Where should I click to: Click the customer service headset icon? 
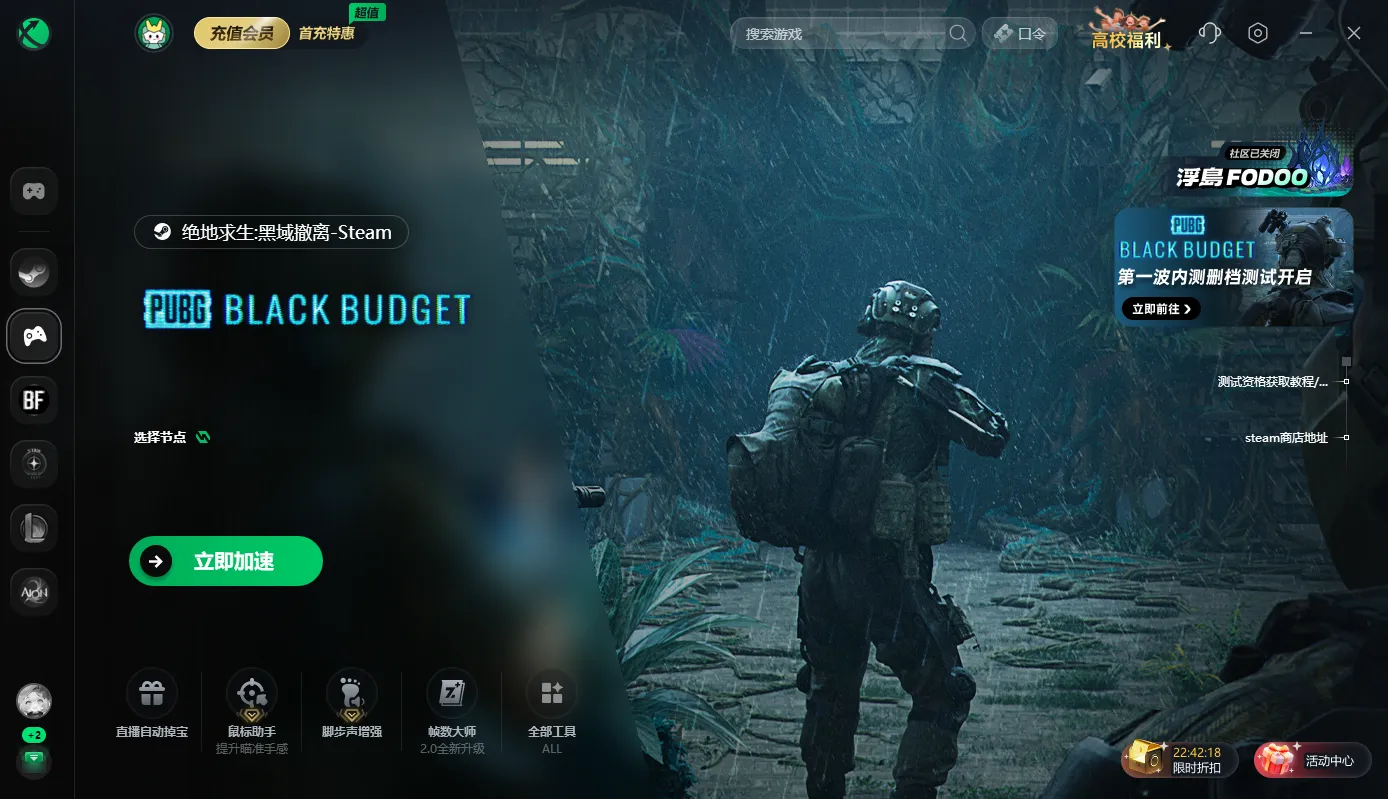(1209, 33)
